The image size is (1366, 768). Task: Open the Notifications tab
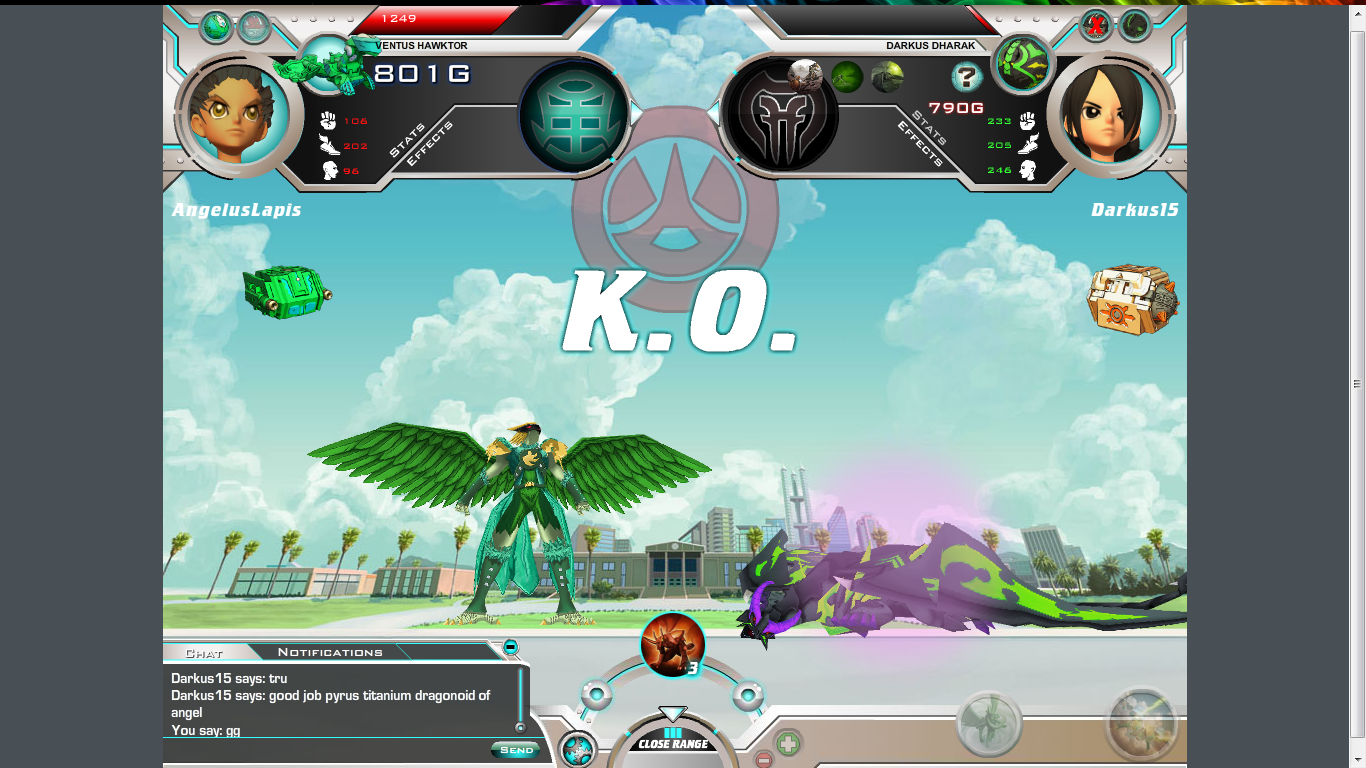click(330, 652)
